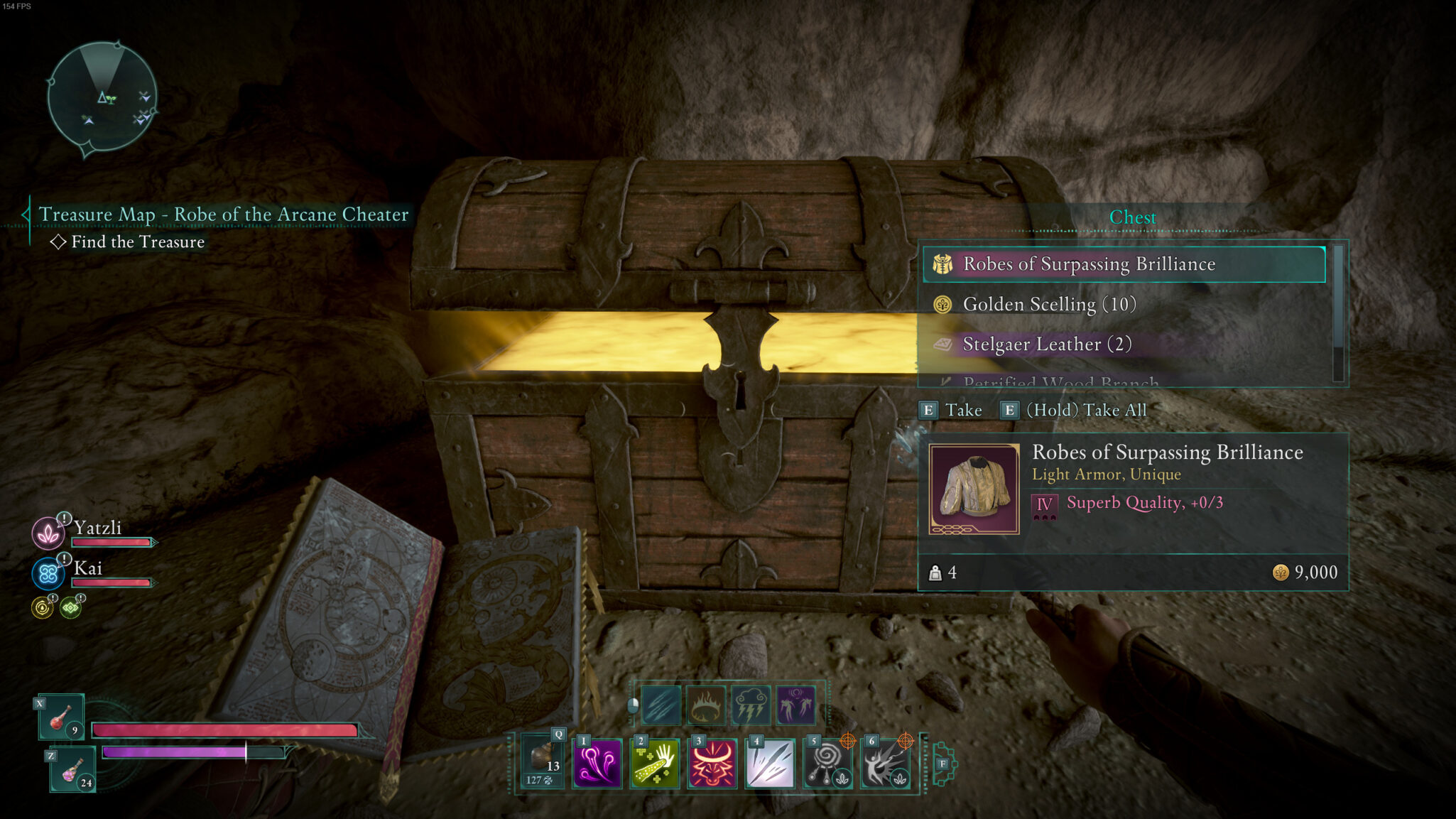Take the Golden Scelling loot row
Screen dimensions: 1456x819
1124,305
